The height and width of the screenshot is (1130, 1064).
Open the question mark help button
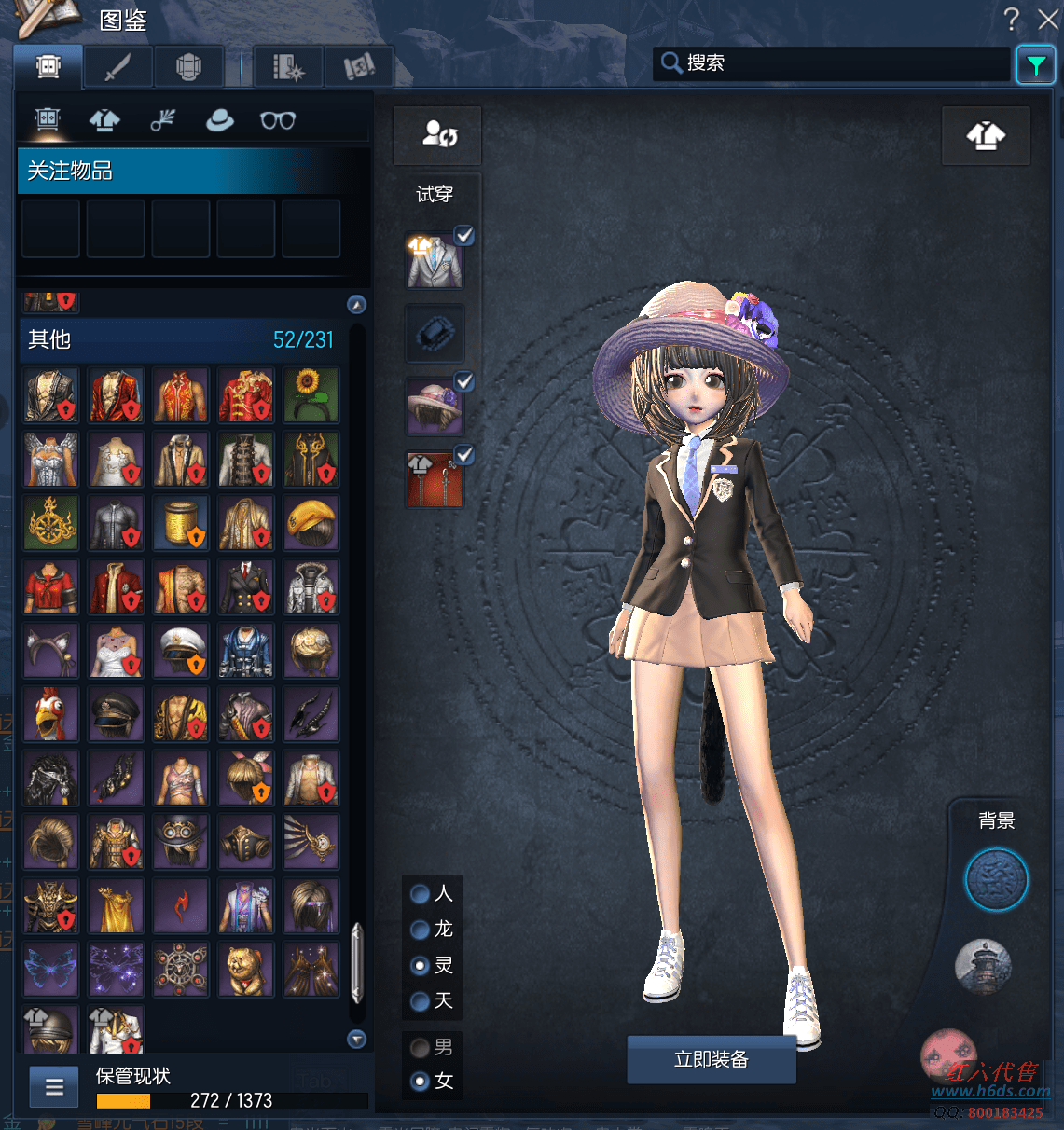1011,19
